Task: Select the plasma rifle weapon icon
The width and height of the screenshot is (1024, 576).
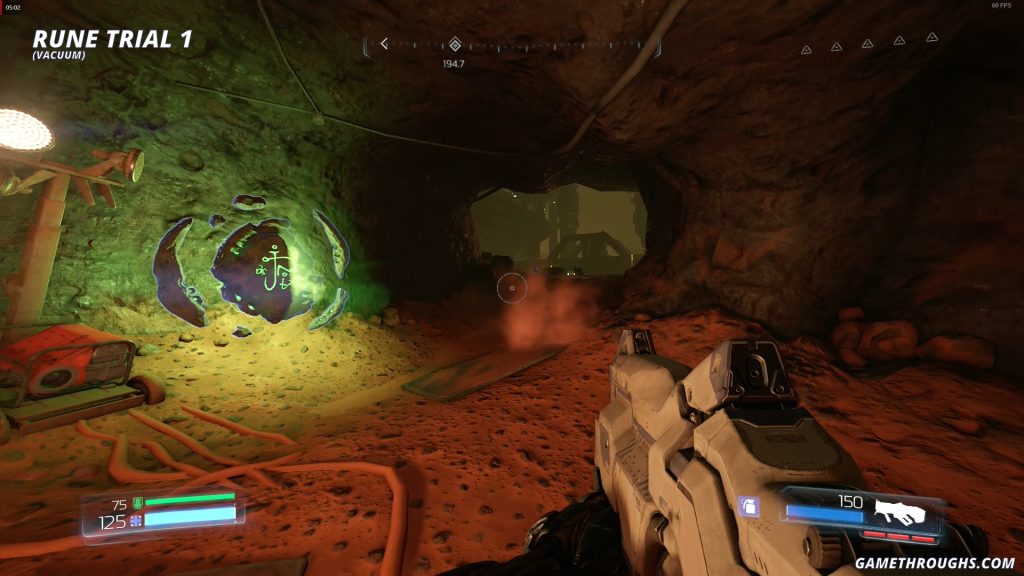Action: tap(898, 511)
